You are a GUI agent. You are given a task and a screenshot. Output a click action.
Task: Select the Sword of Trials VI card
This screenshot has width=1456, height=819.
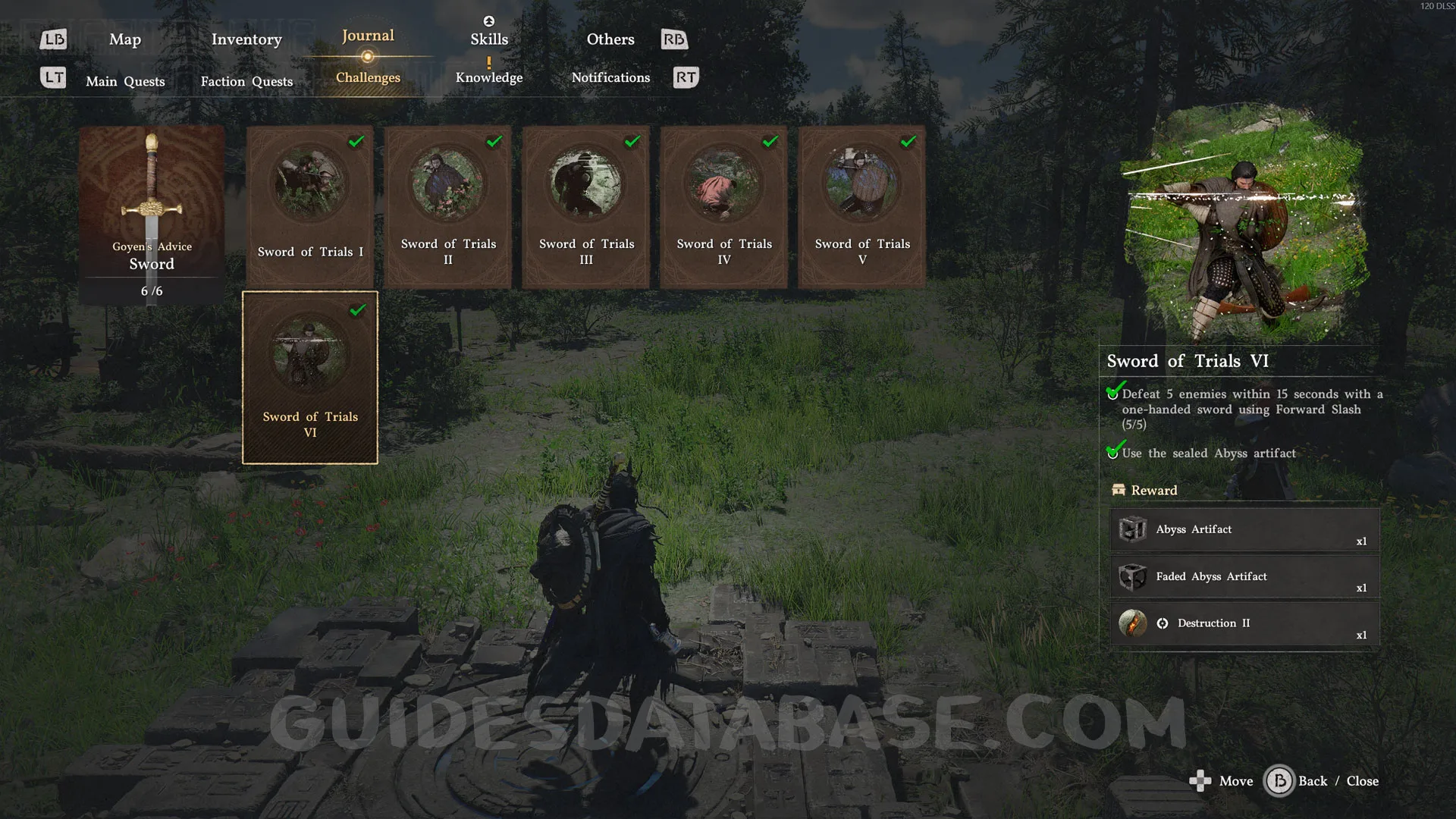(310, 377)
